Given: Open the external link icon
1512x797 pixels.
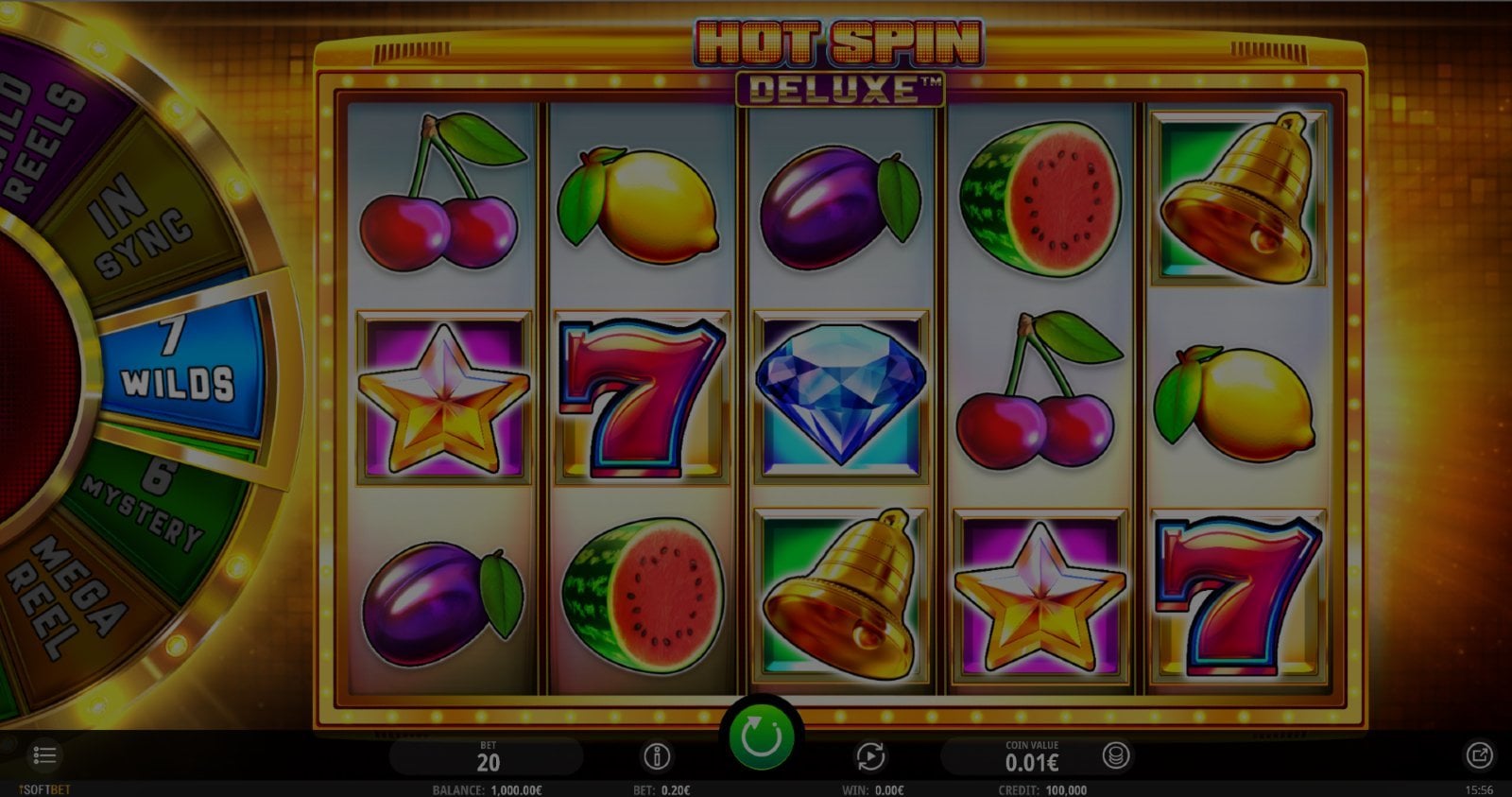Looking at the screenshot, I should click(x=1478, y=755).
